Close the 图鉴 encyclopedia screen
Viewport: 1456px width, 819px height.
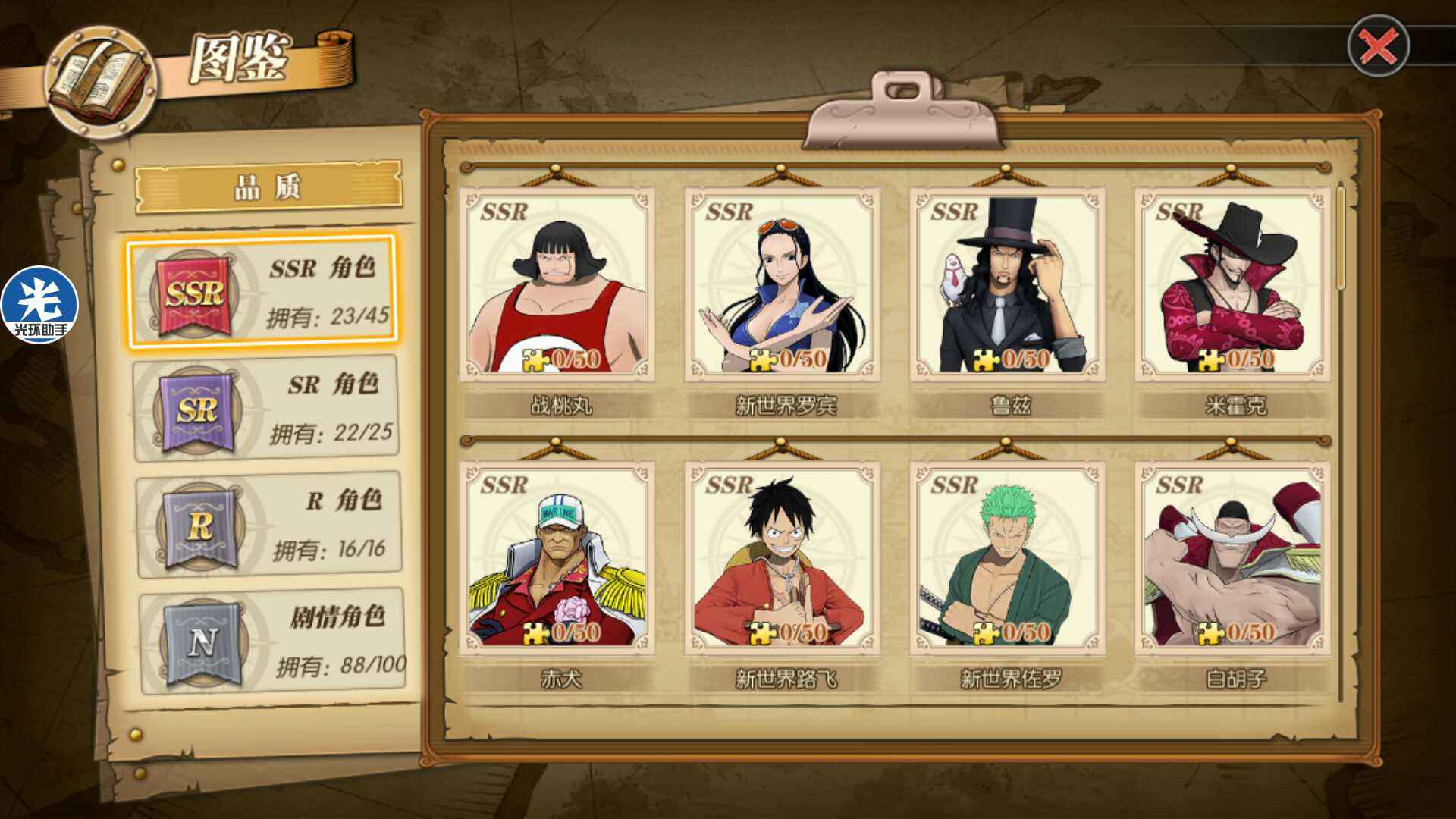(x=1378, y=46)
